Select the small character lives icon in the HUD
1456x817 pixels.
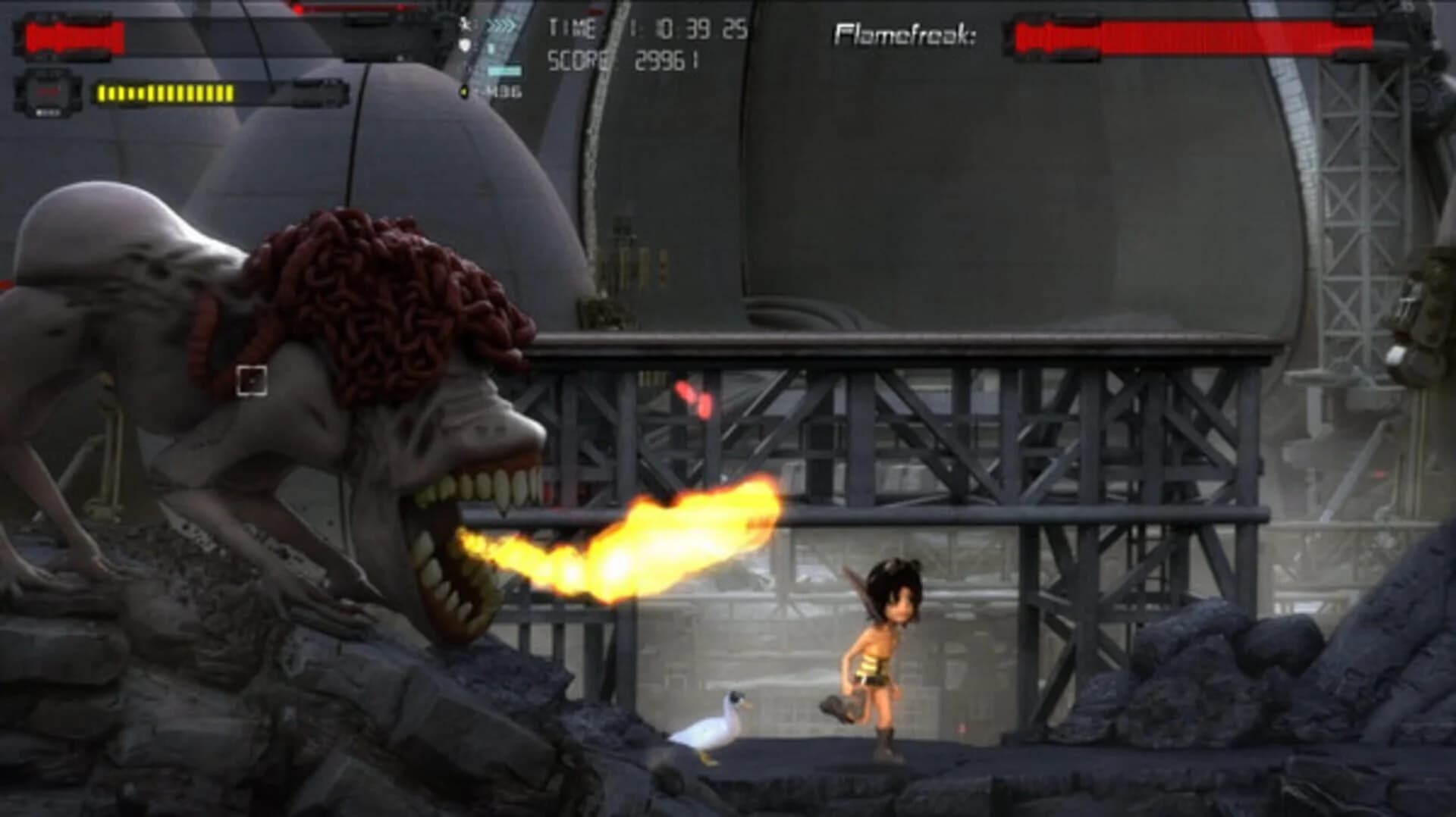point(465,23)
